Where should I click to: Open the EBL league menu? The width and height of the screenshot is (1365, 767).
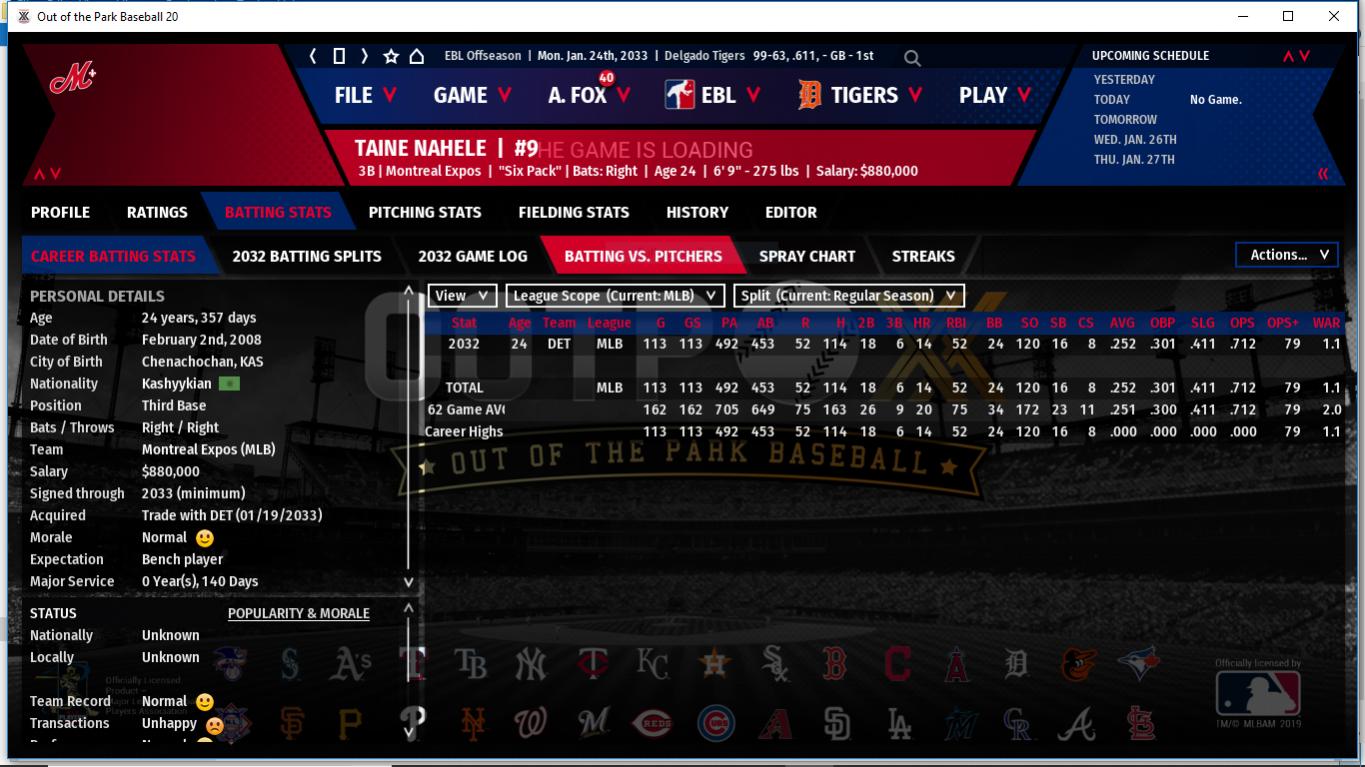point(712,95)
